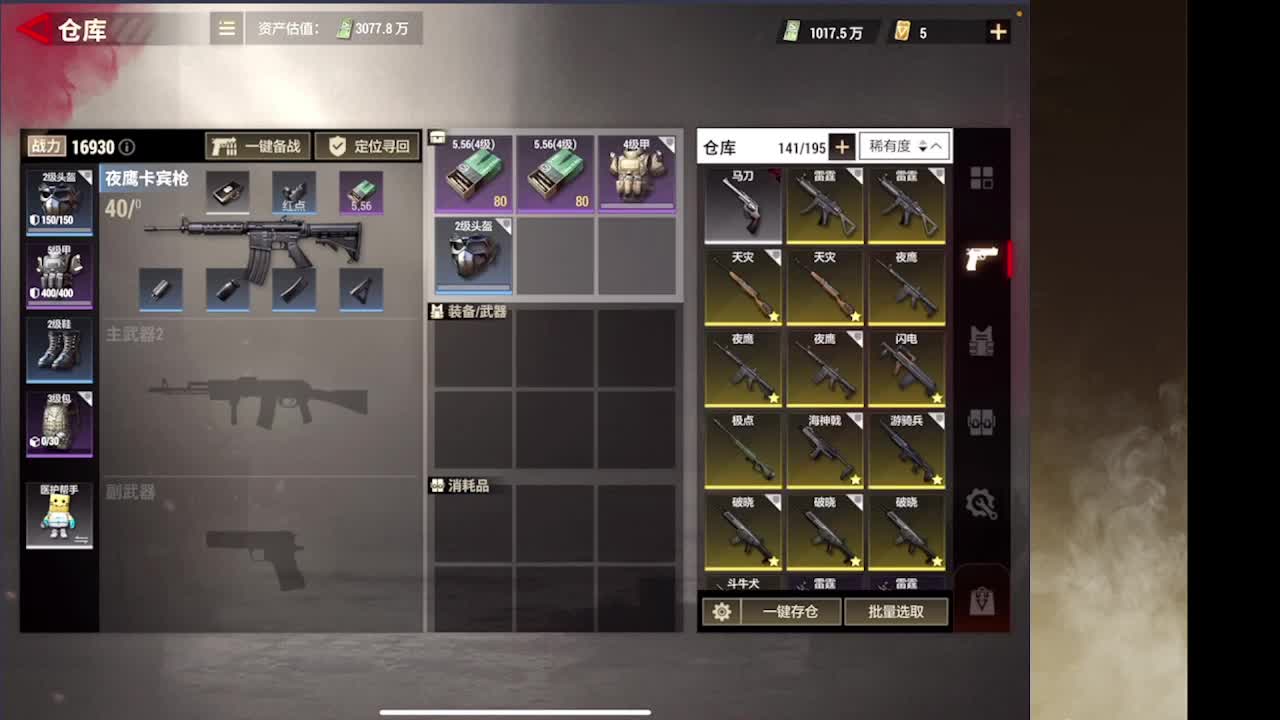This screenshot has height=720, width=1280.
Task: Click the plus beside warehouse count 141/195
Action: (x=841, y=147)
